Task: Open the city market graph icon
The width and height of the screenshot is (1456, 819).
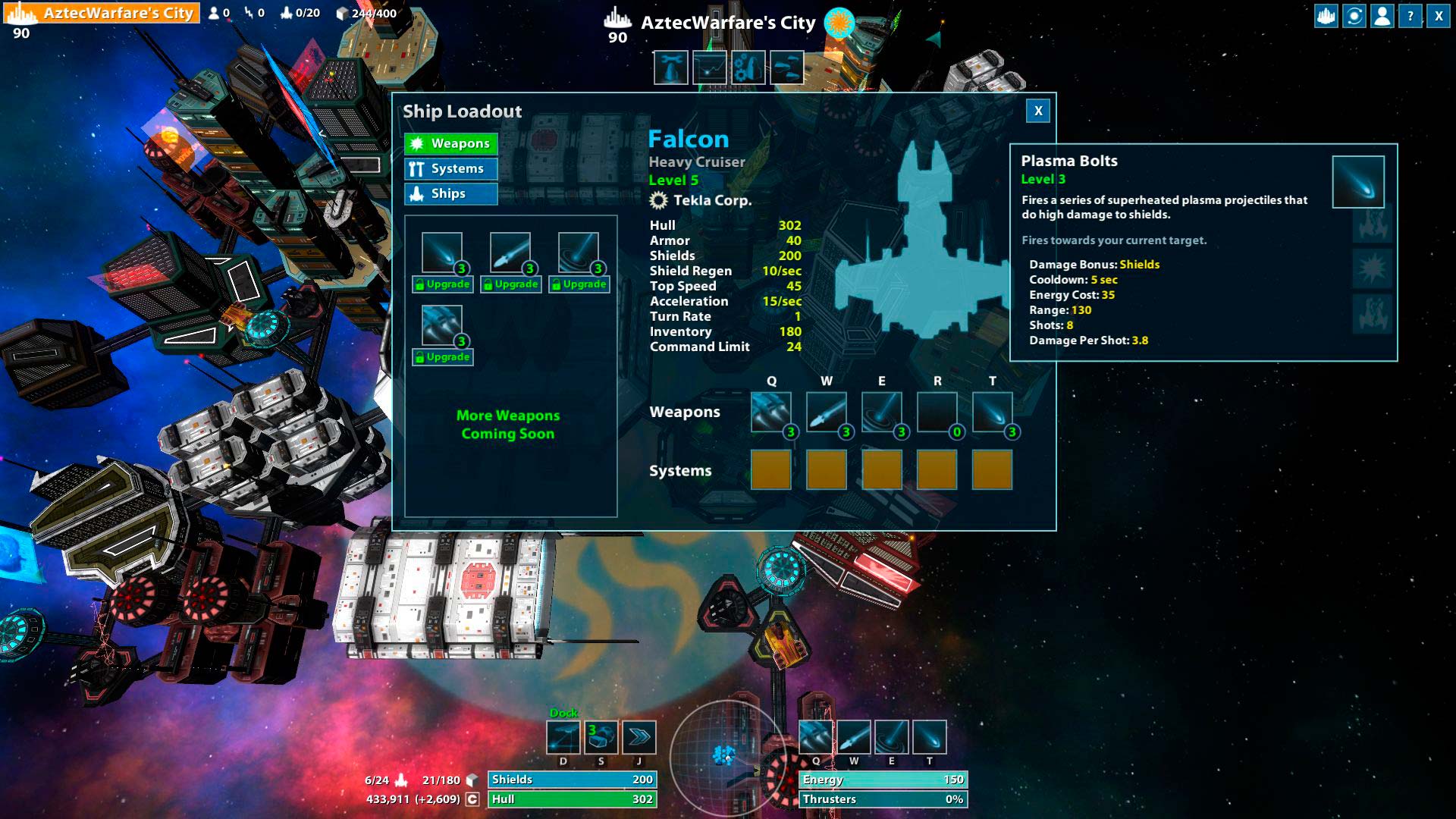Action: click(710, 68)
